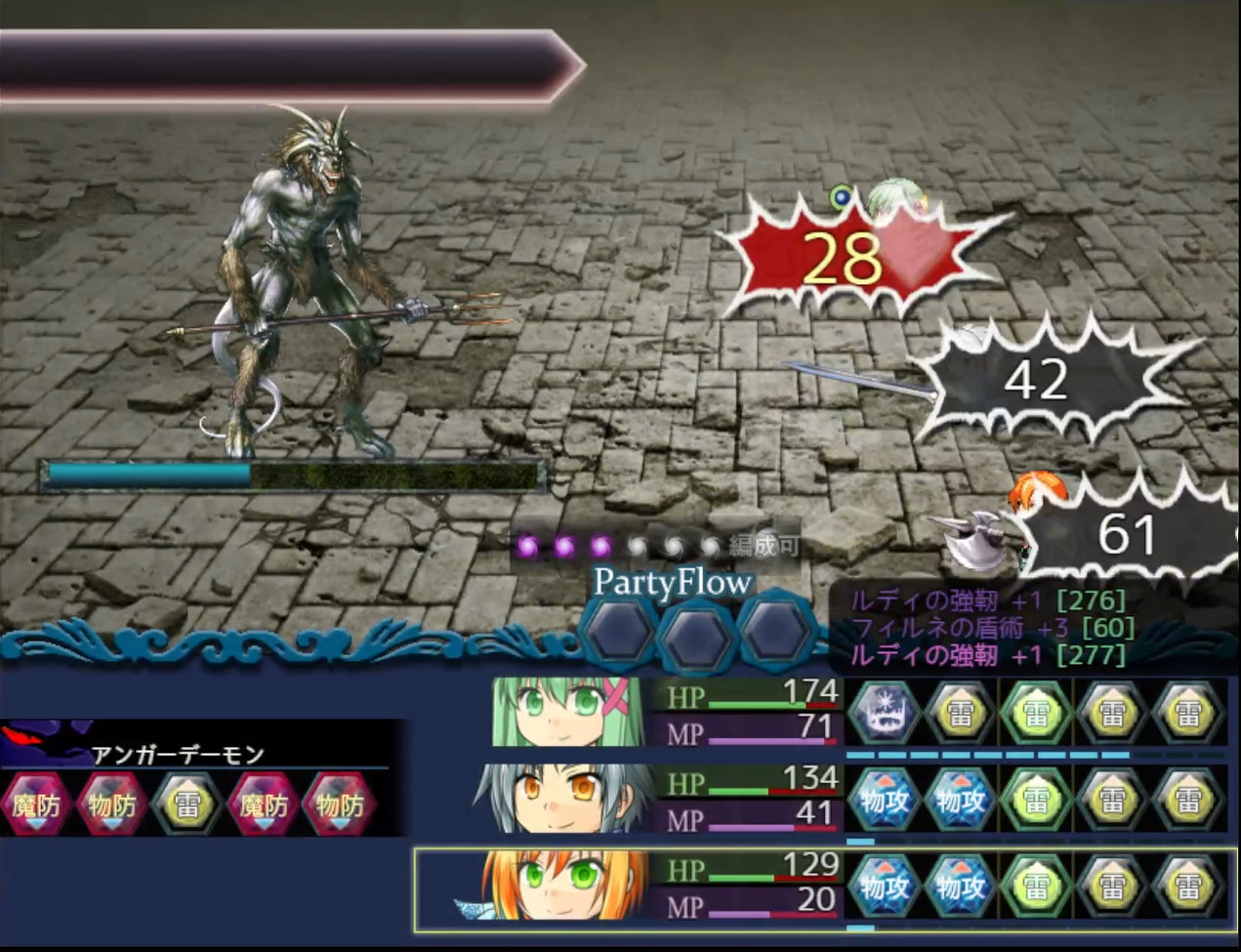Click the PartyFlow label
The width and height of the screenshot is (1241, 952).
click(x=673, y=582)
